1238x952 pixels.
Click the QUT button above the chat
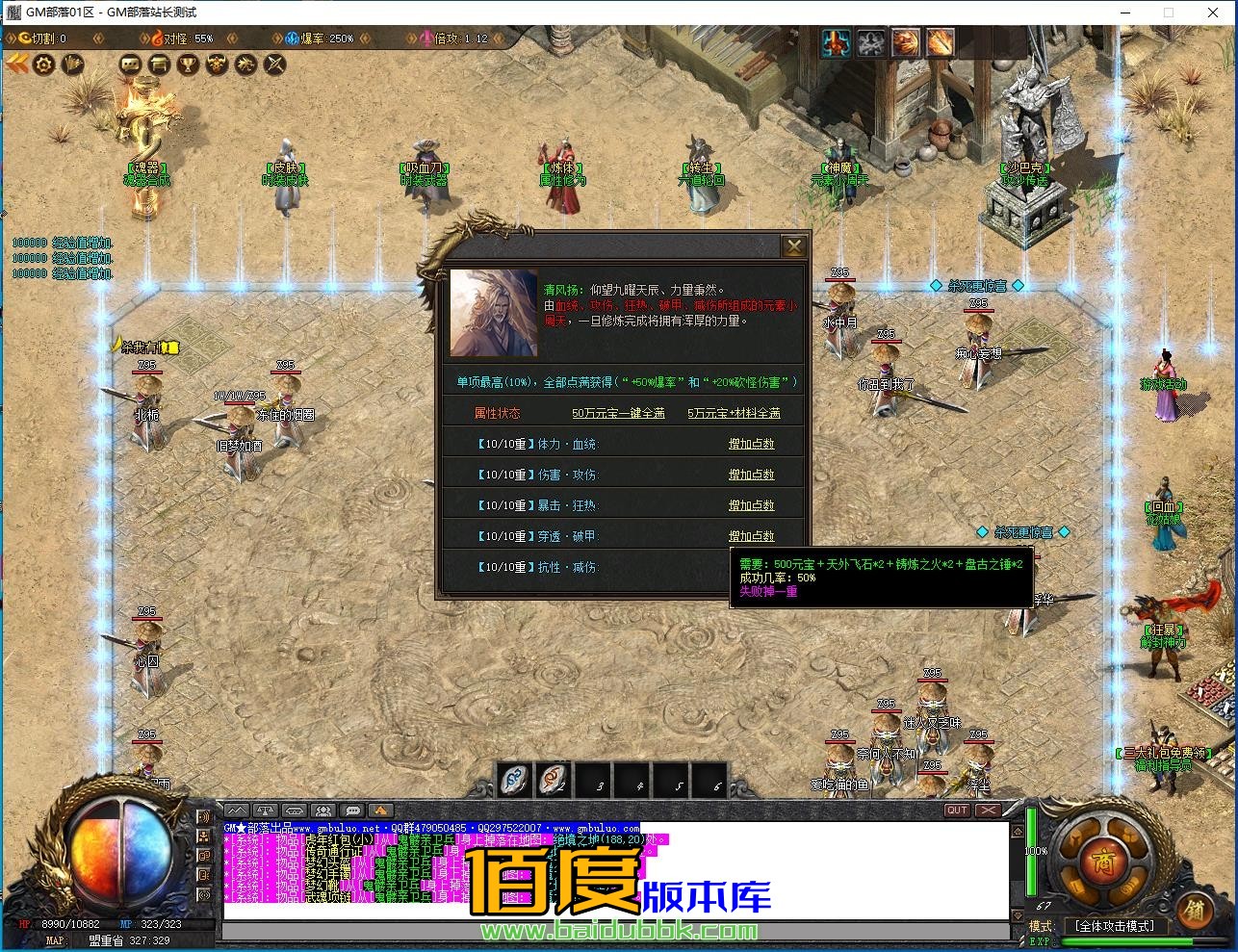pos(956,810)
